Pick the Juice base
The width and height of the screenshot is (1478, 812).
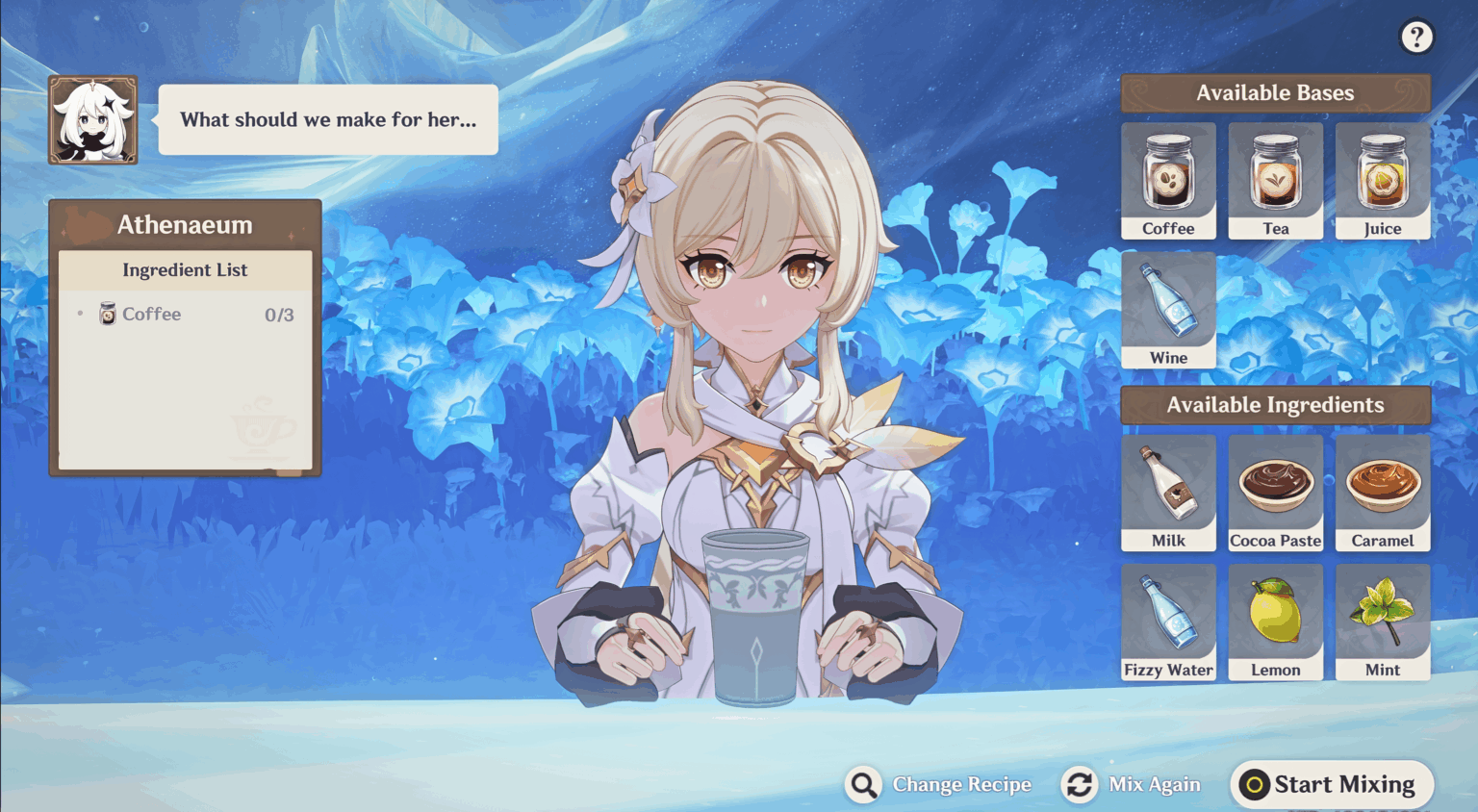point(1383,181)
